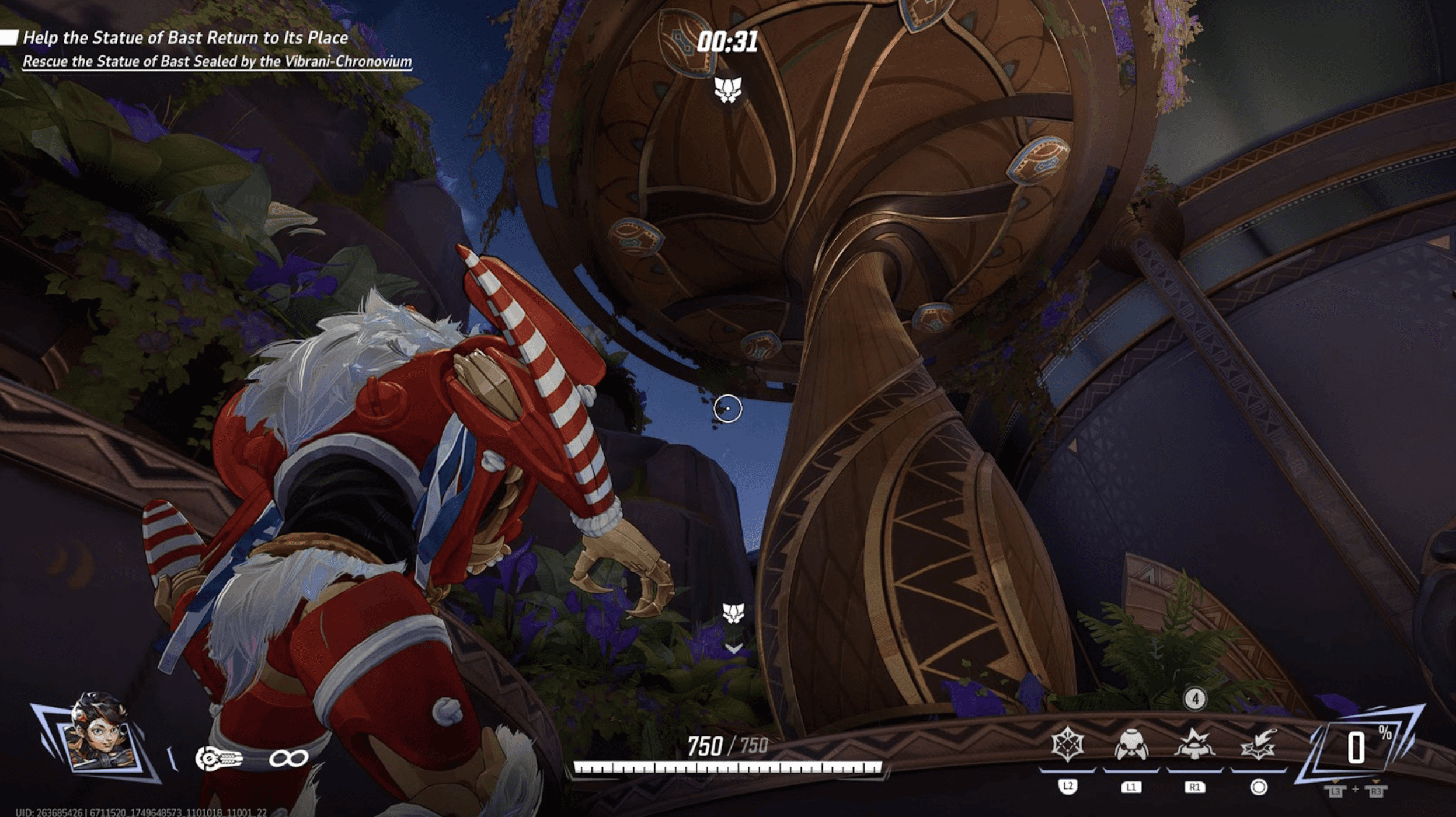Select the panther objective marker with the down chevron
This screenshot has width=1456, height=817.
pyautogui.click(x=733, y=614)
